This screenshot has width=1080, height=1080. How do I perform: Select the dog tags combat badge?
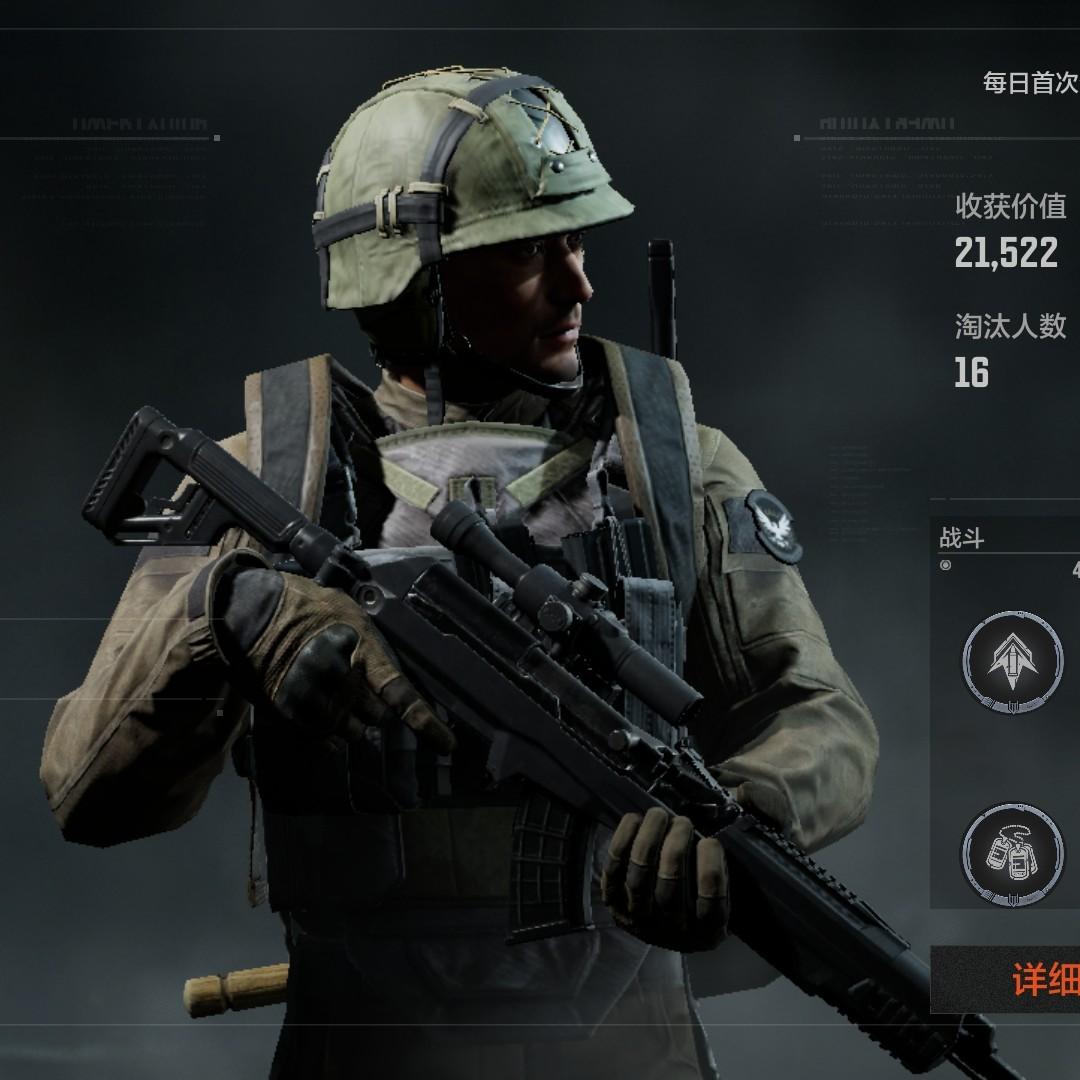(1012, 853)
